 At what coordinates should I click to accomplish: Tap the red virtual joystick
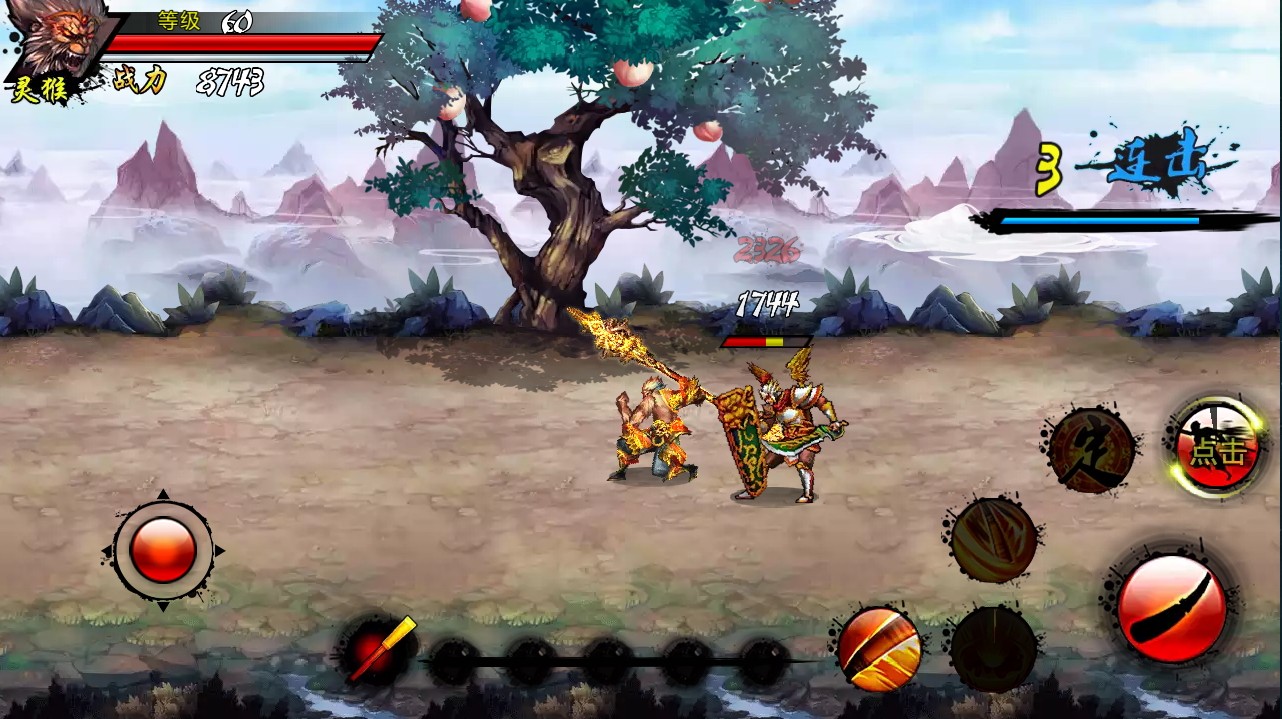coord(162,550)
